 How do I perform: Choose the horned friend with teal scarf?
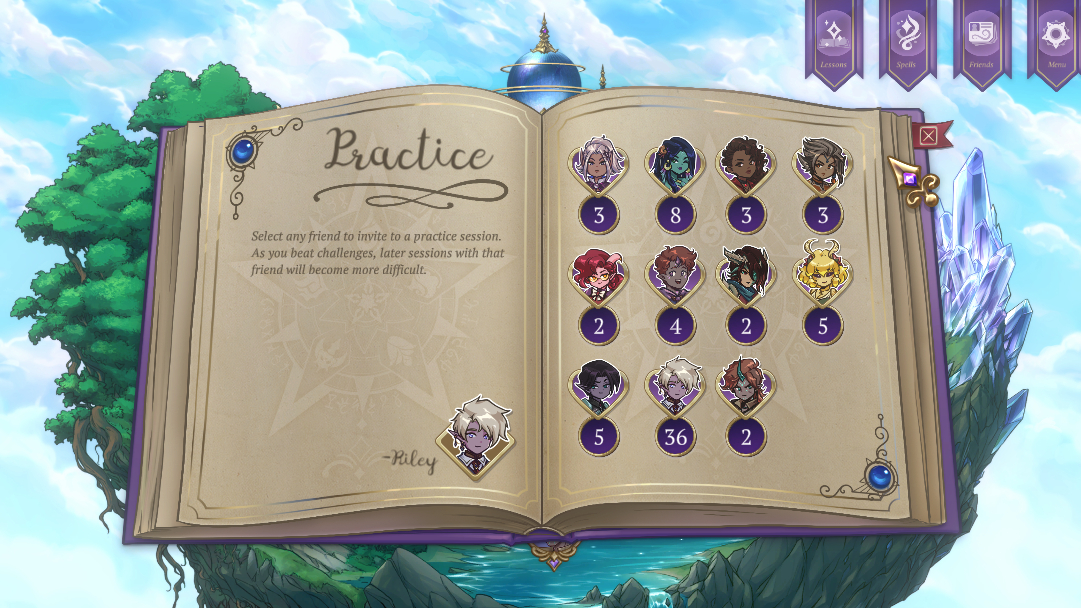[746, 276]
